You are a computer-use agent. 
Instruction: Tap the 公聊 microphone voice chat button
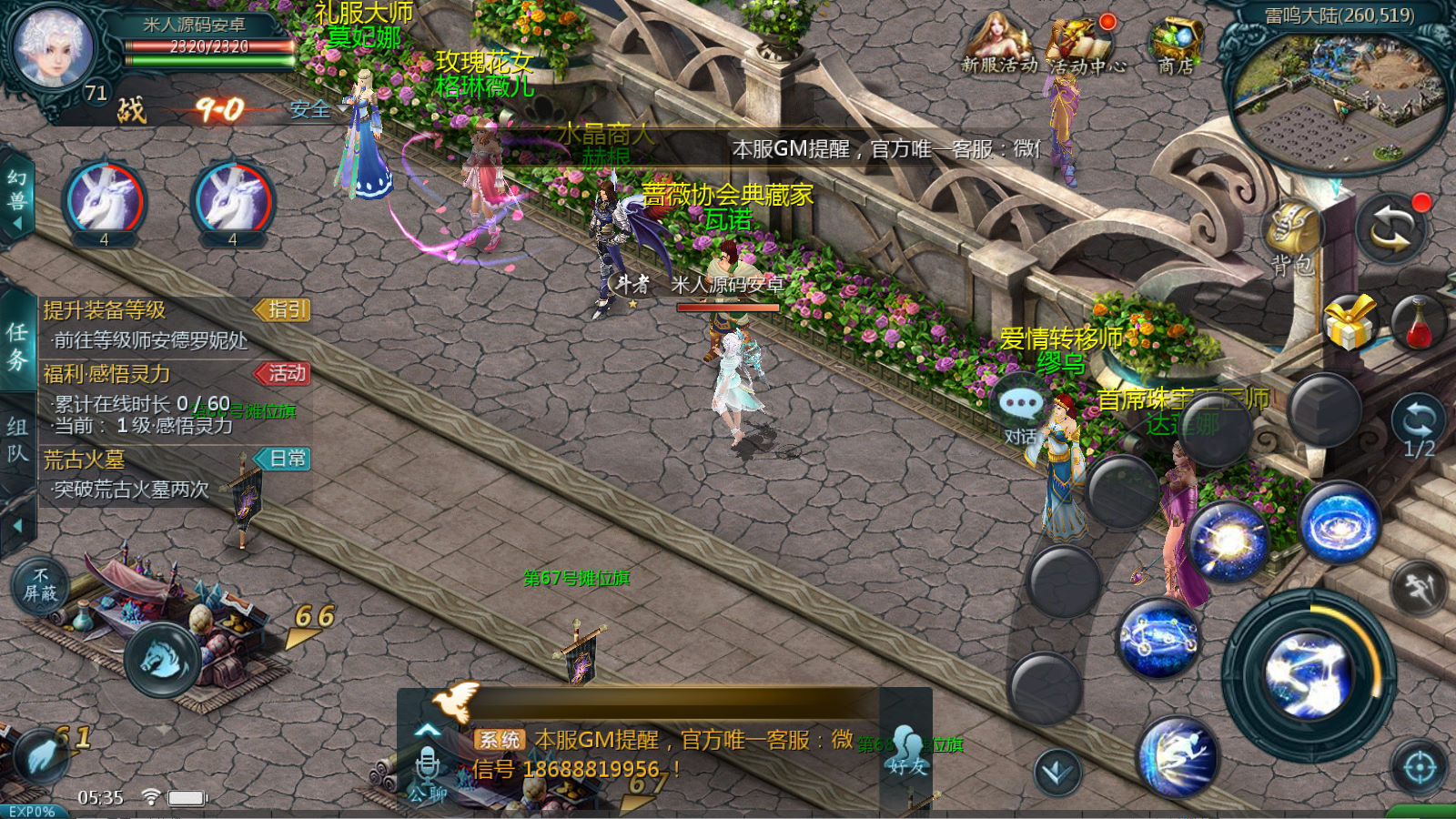(427, 775)
